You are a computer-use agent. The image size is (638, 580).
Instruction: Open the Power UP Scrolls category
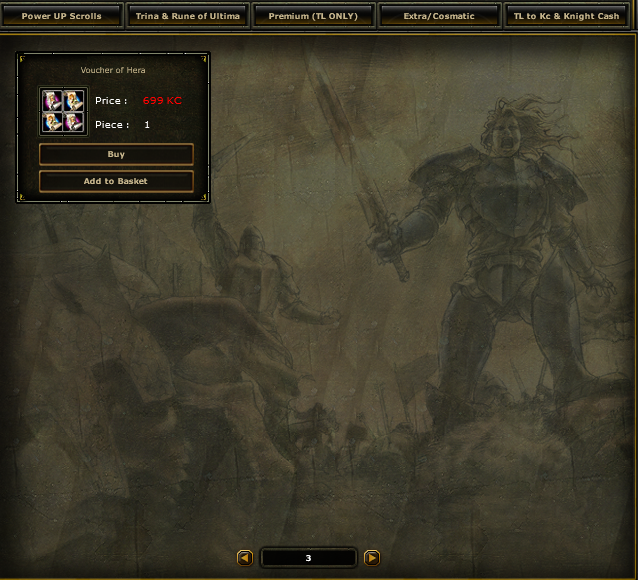click(x=62, y=16)
